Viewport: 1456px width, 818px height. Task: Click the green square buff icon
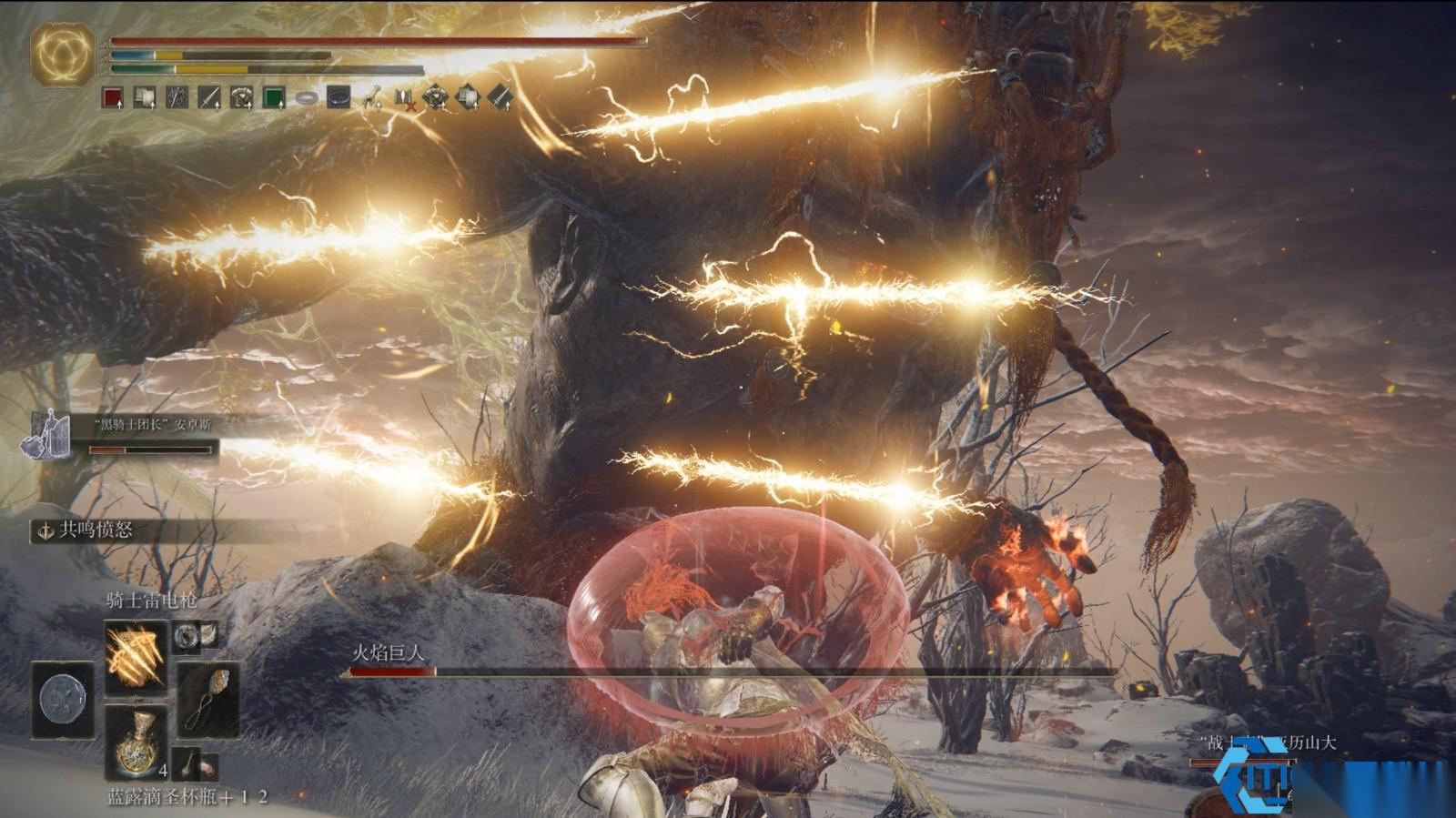274,97
